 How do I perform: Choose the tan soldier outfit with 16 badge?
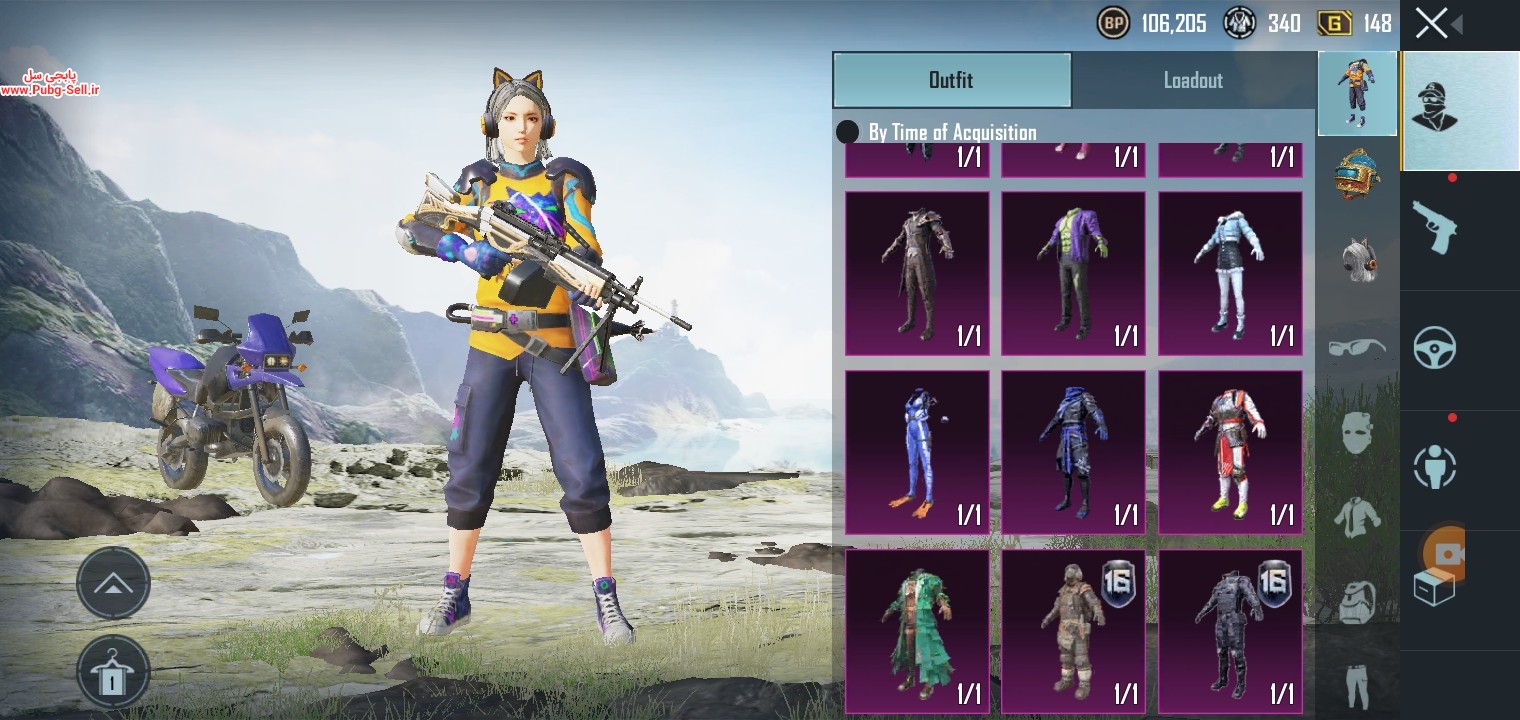tap(1073, 630)
